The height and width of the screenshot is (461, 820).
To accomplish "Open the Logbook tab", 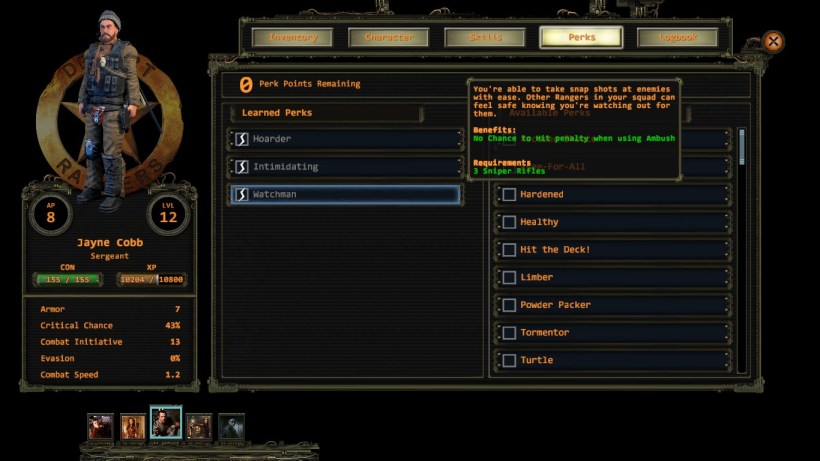I will [677, 38].
